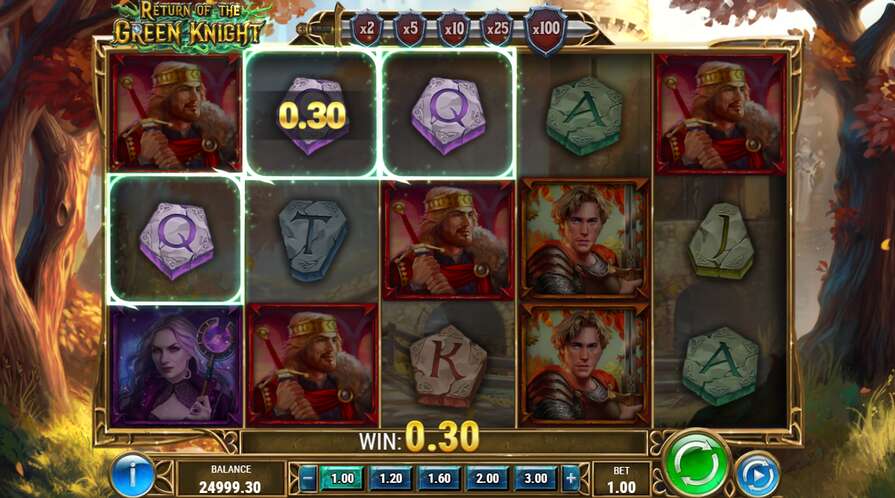Increase the bet with the plus button
Screen dimensions: 895x498
coord(571,478)
